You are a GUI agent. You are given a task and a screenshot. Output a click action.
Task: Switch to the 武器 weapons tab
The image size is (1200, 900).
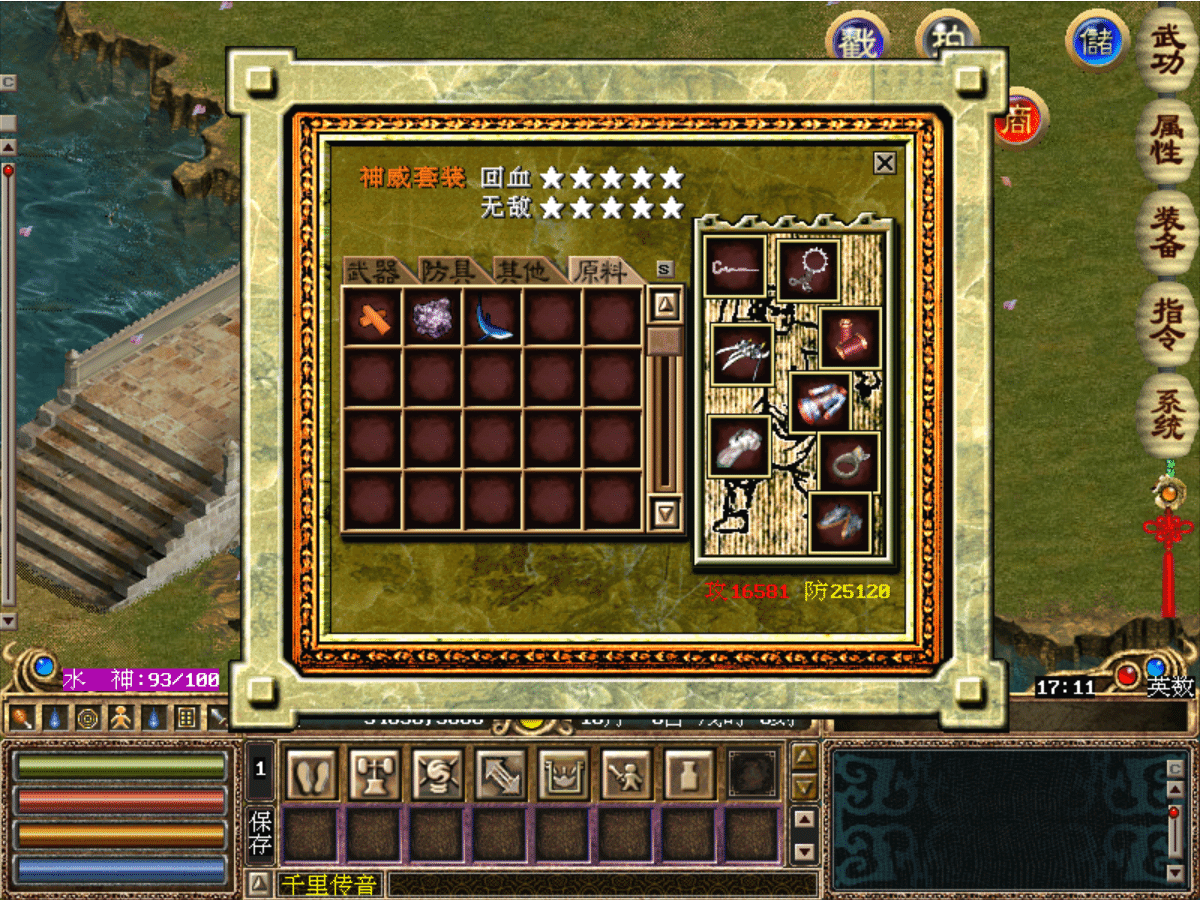pos(372,271)
